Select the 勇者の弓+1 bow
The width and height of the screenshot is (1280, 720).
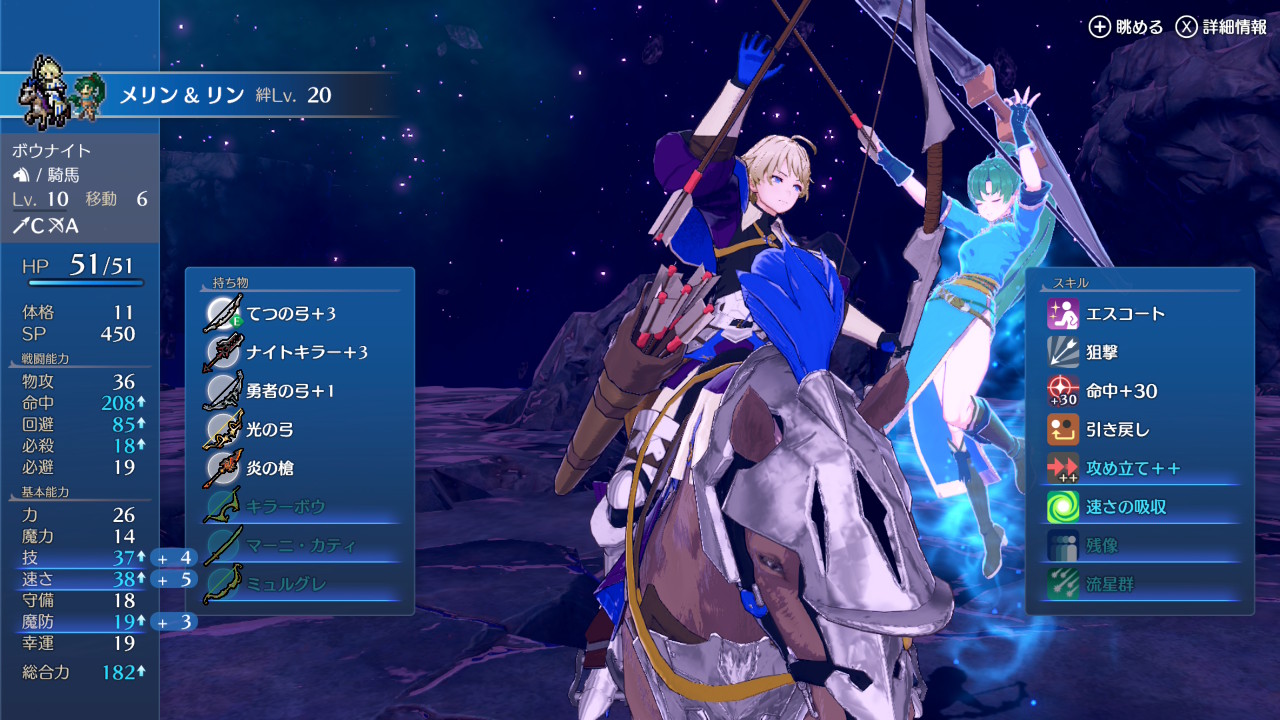pos(299,391)
